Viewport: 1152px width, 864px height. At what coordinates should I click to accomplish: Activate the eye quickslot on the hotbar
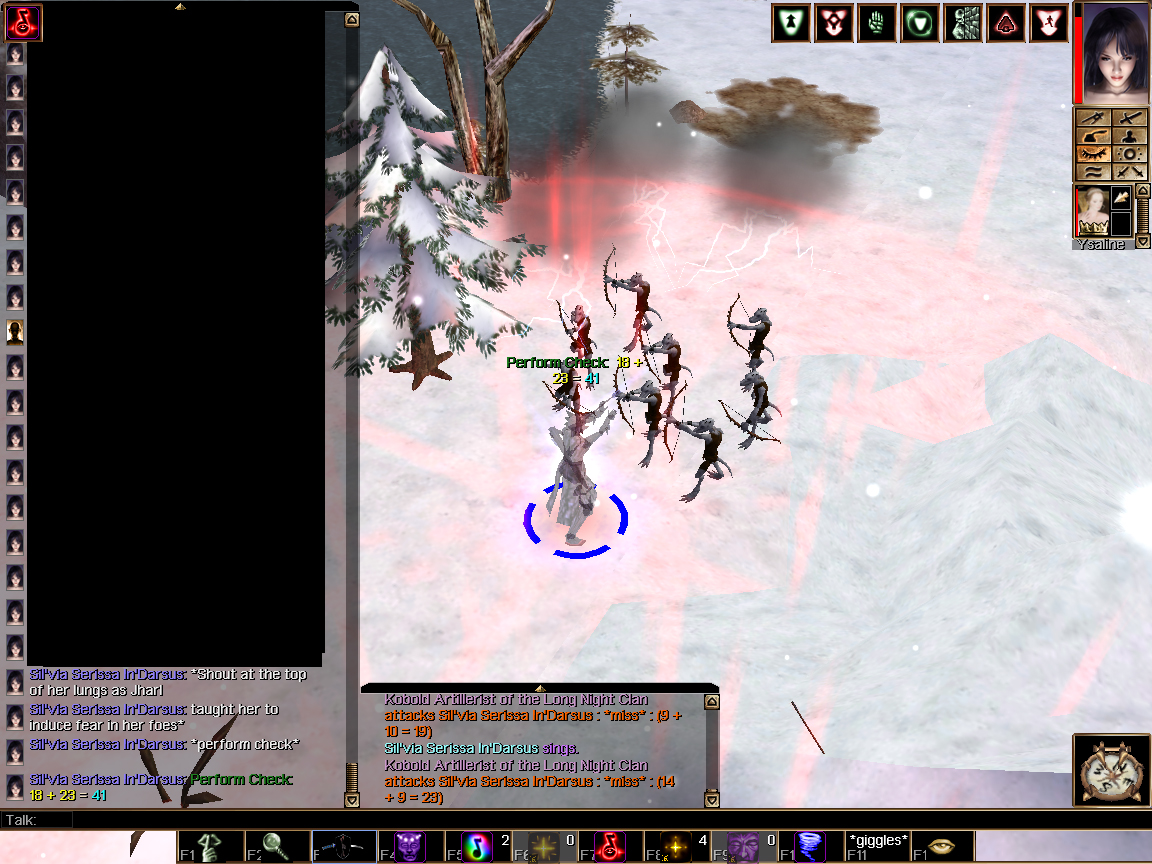[943, 846]
